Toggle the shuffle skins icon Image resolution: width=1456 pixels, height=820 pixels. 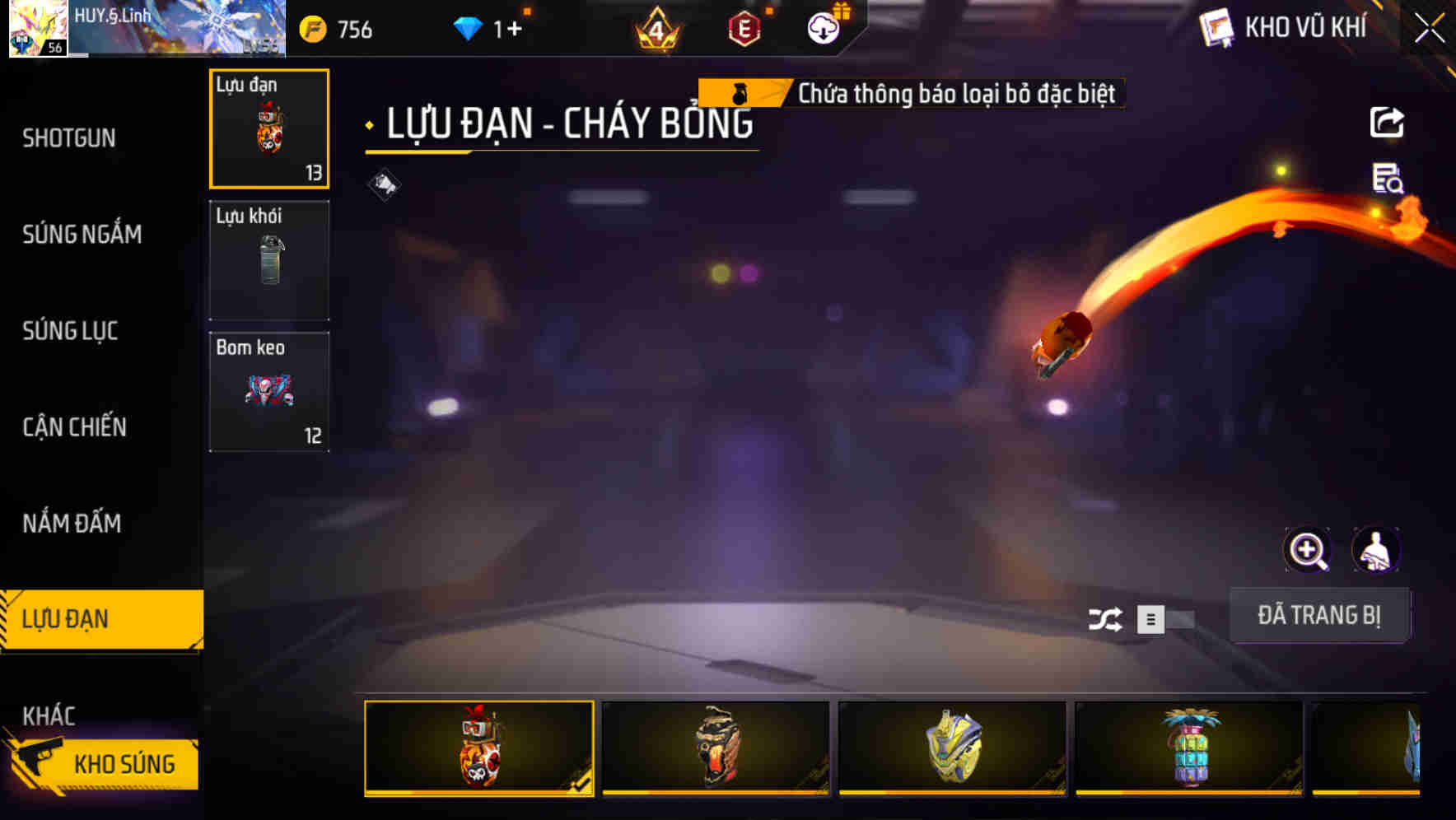(x=1107, y=619)
